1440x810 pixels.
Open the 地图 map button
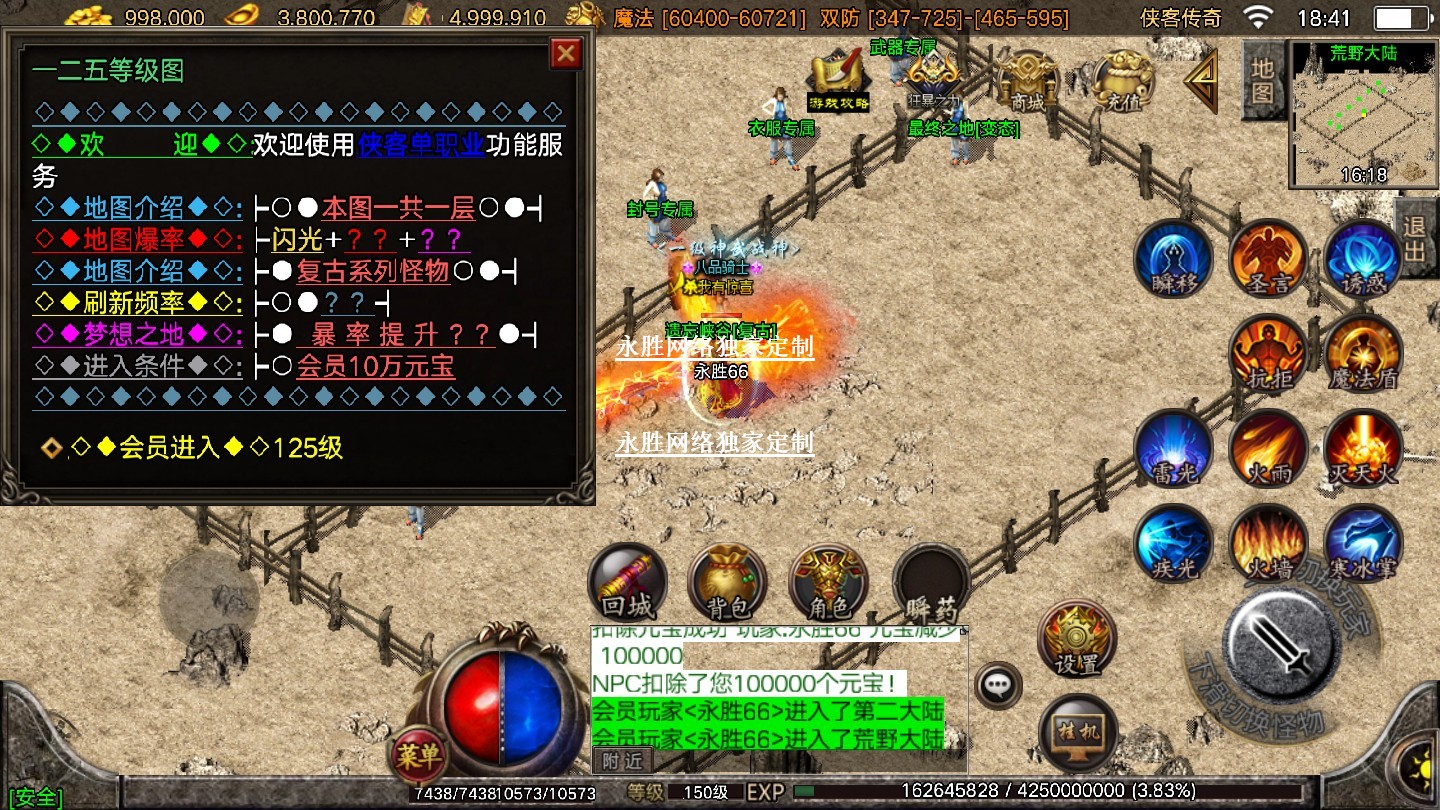[x=1262, y=80]
